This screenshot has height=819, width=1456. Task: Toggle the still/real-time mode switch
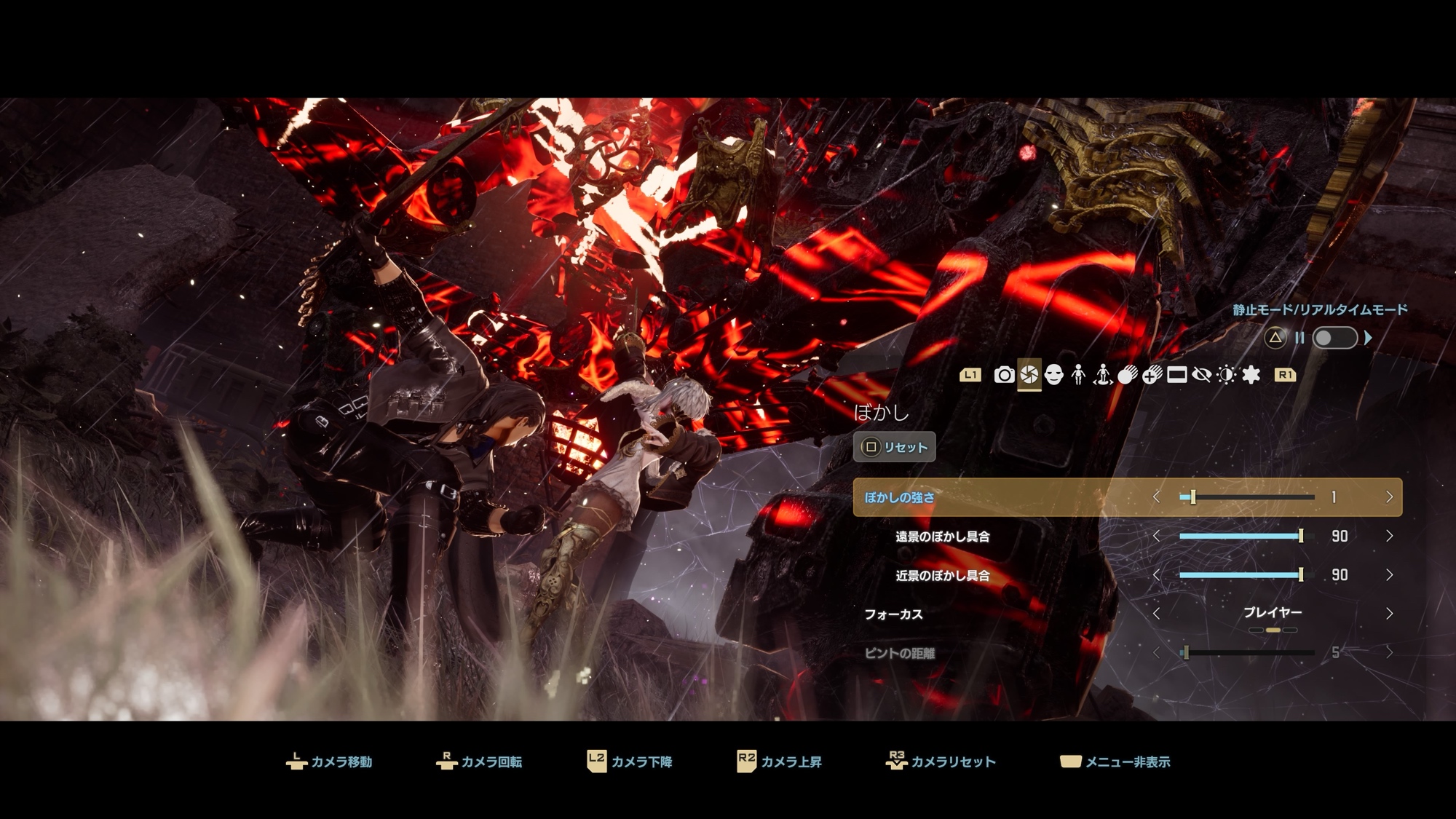pyautogui.click(x=1334, y=338)
